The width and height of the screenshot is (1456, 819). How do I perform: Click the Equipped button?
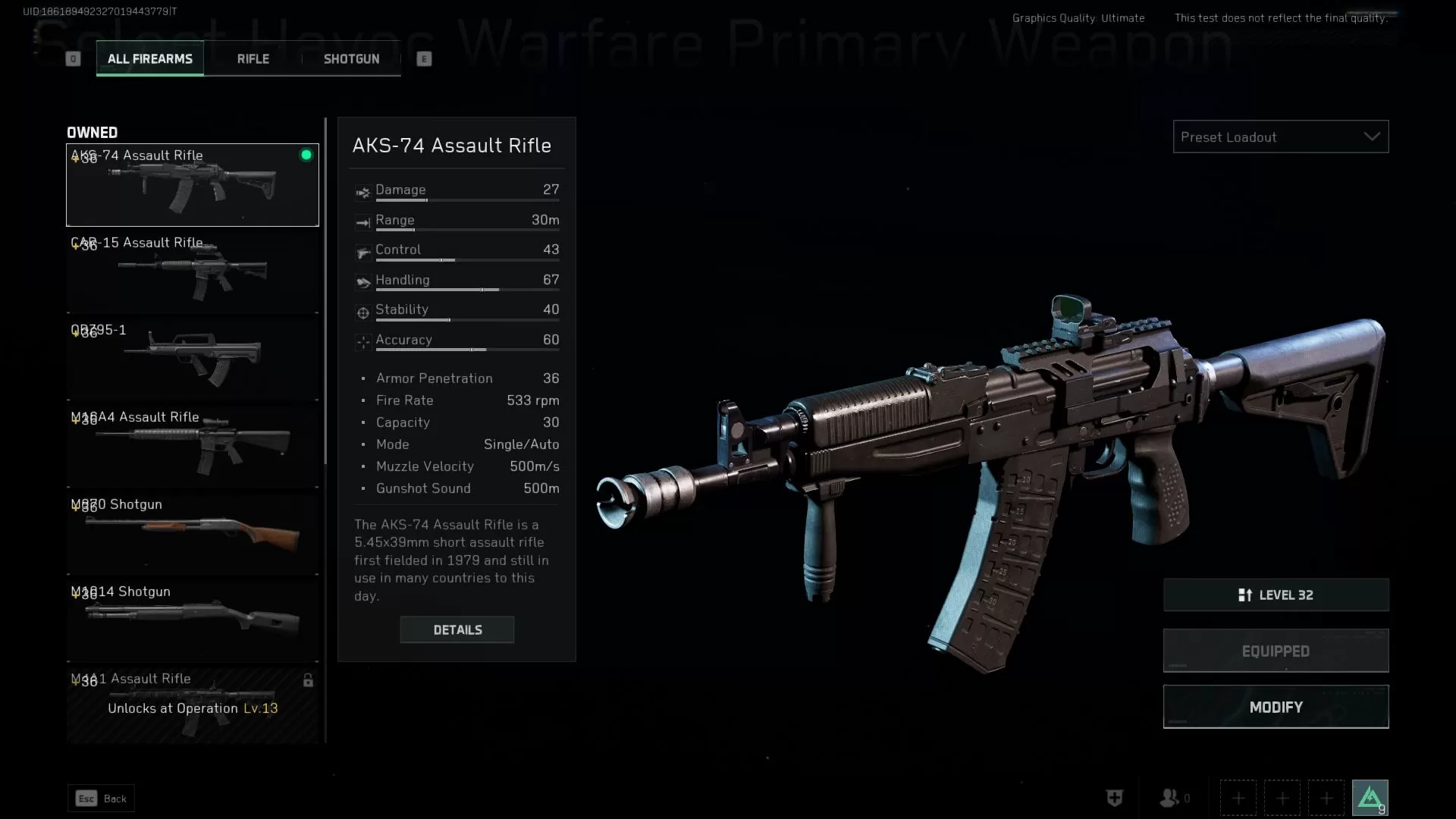[x=1276, y=651]
